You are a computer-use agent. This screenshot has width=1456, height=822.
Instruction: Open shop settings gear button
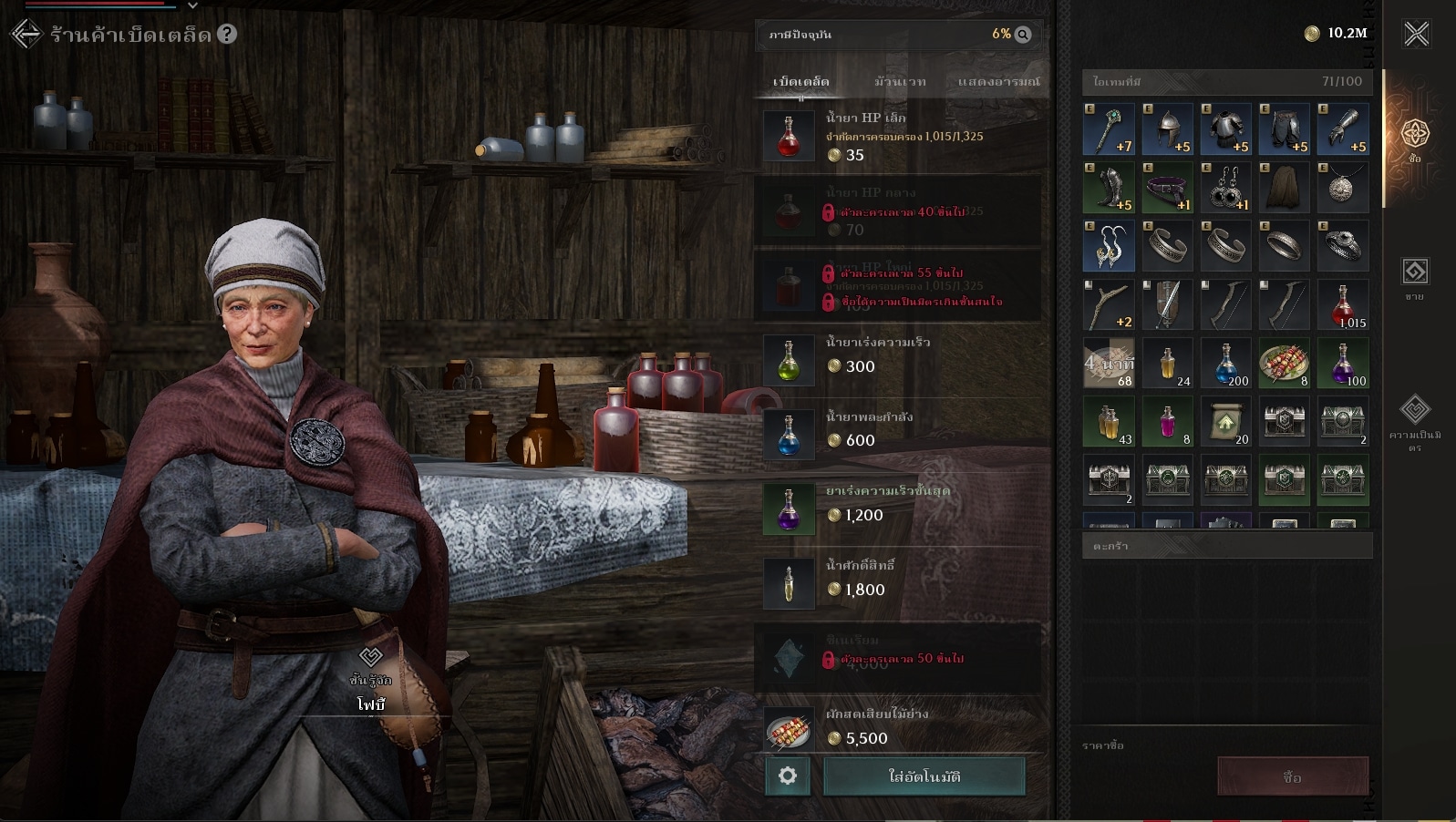pyautogui.click(x=788, y=776)
